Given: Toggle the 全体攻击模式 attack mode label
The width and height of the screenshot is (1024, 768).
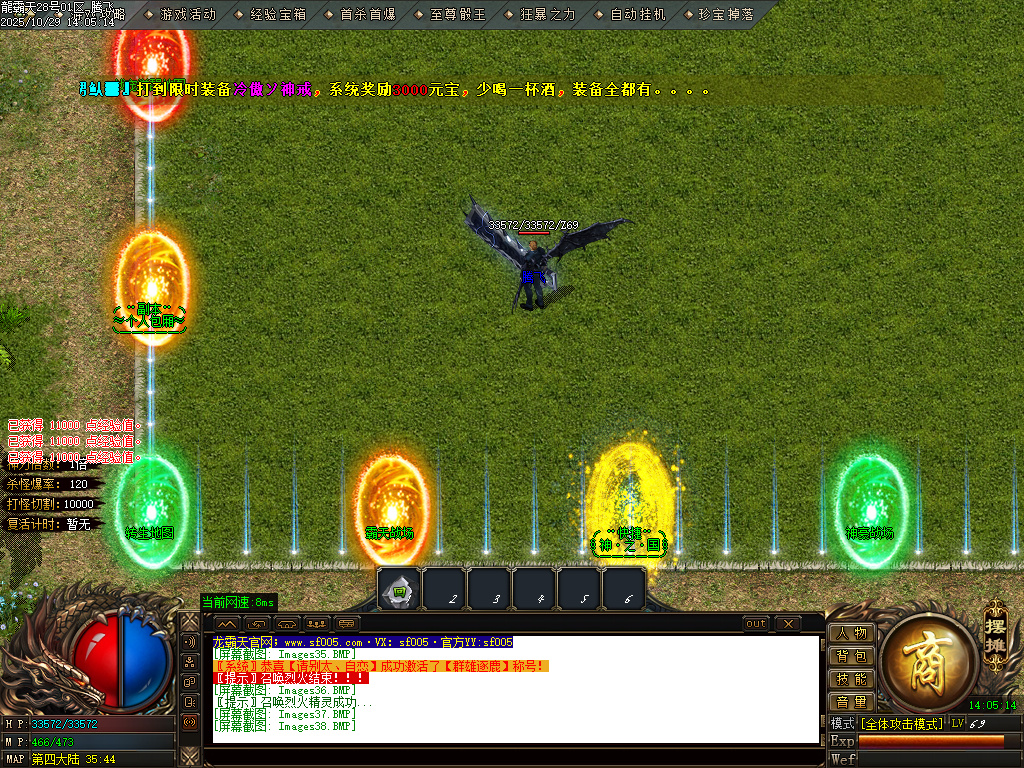Looking at the screenshot, I should [901, 723].
